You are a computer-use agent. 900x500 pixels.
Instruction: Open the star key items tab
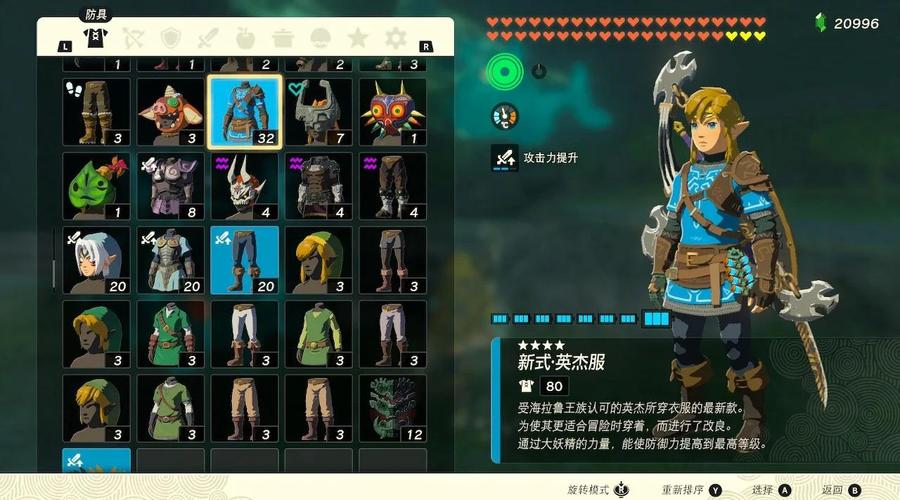[x=357, y=38]
